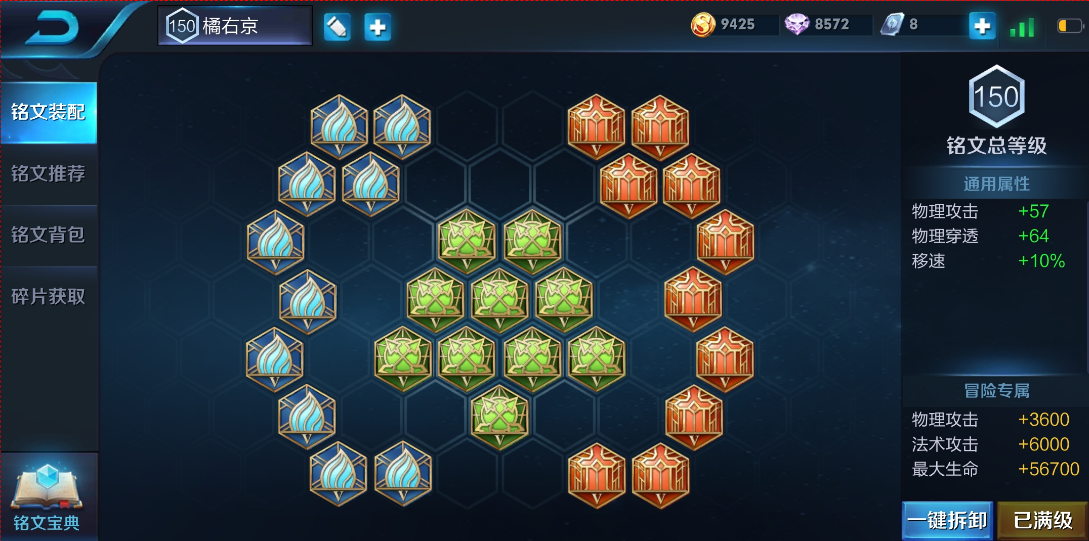This screenshot has width=1089, height=541.
Task: Open the 铭文背包 tab
Action: coord(48,235)
